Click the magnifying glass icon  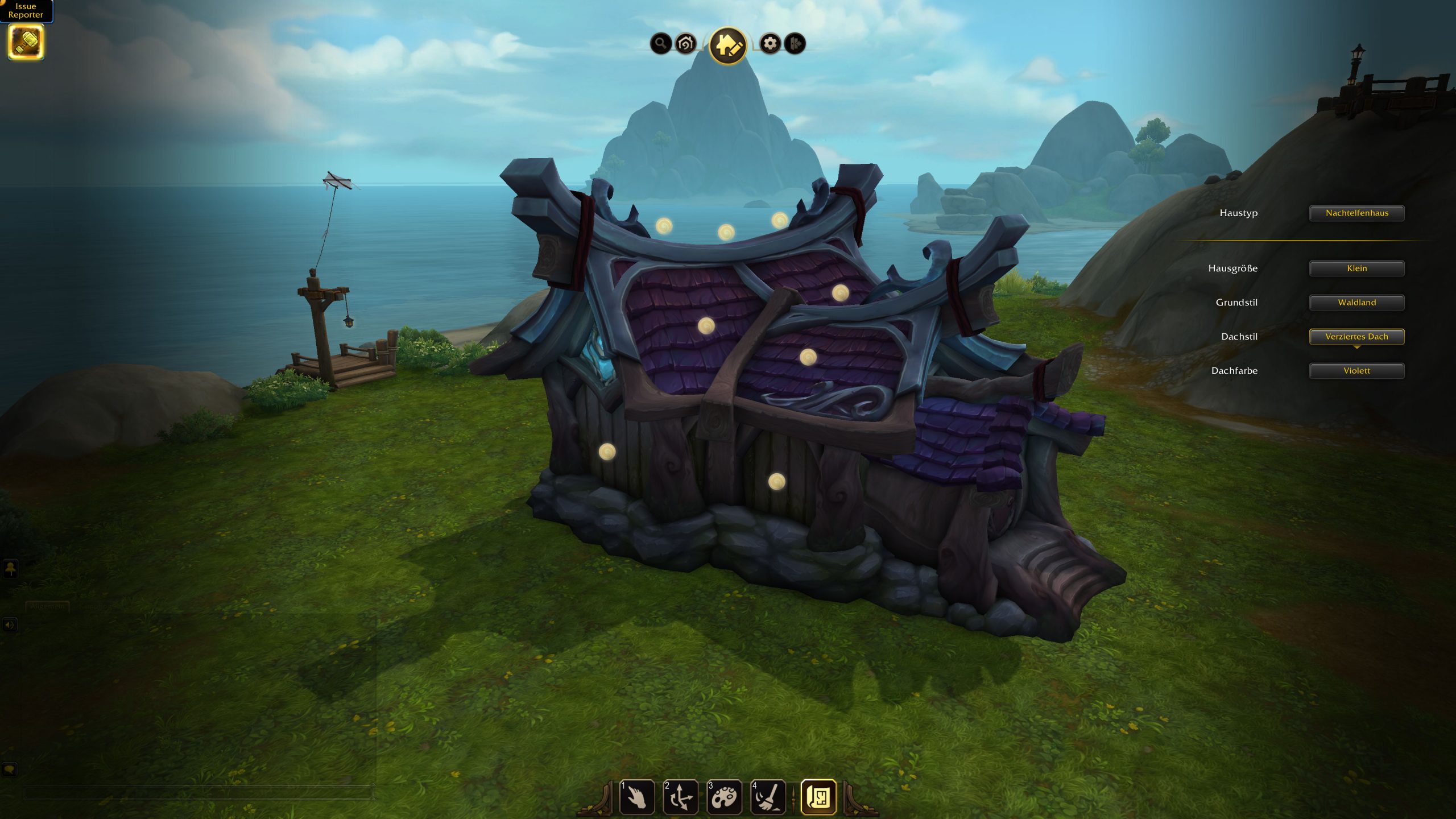pos(660,43)
